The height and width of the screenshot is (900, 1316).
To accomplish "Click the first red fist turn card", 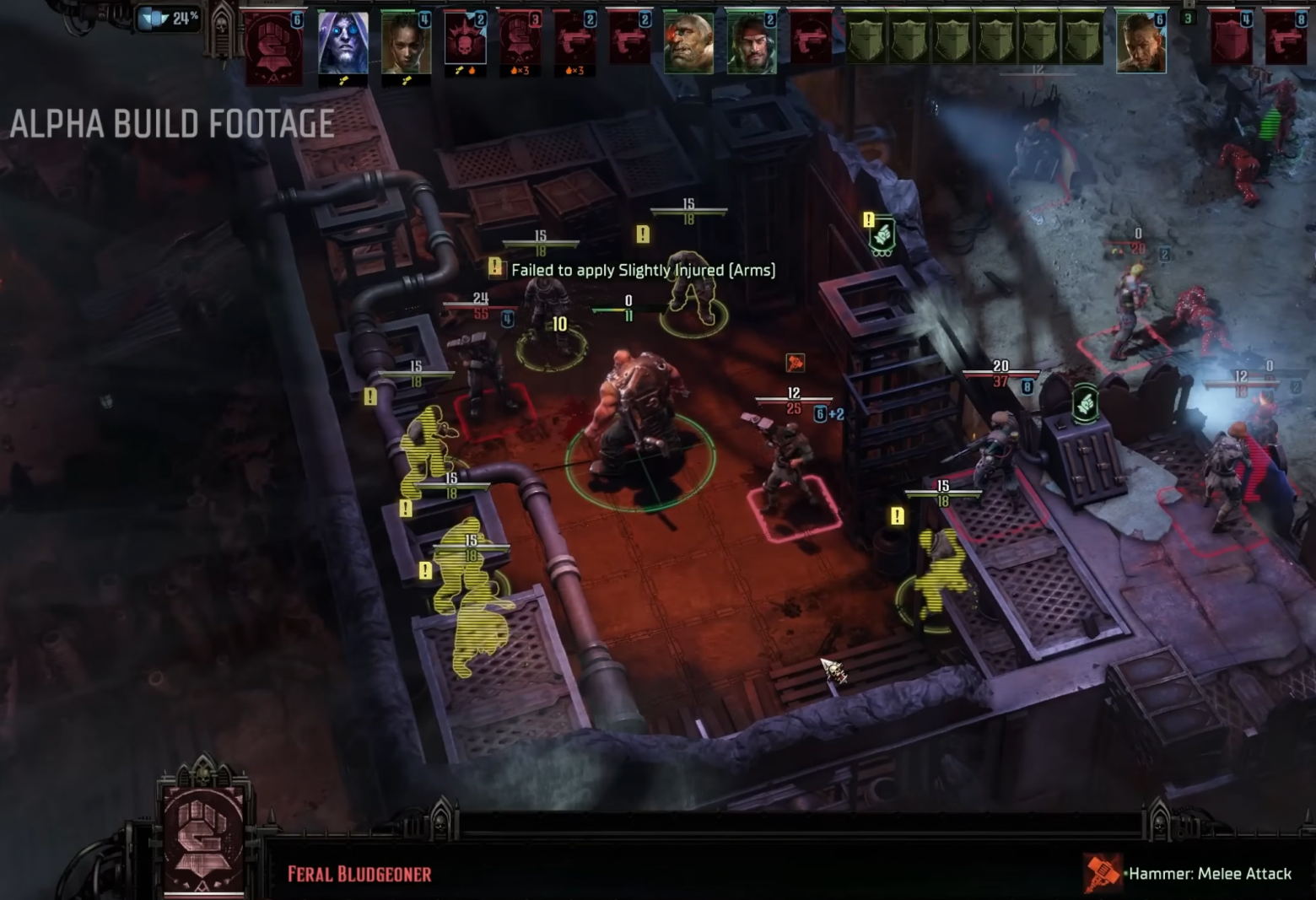I will 273,46.
